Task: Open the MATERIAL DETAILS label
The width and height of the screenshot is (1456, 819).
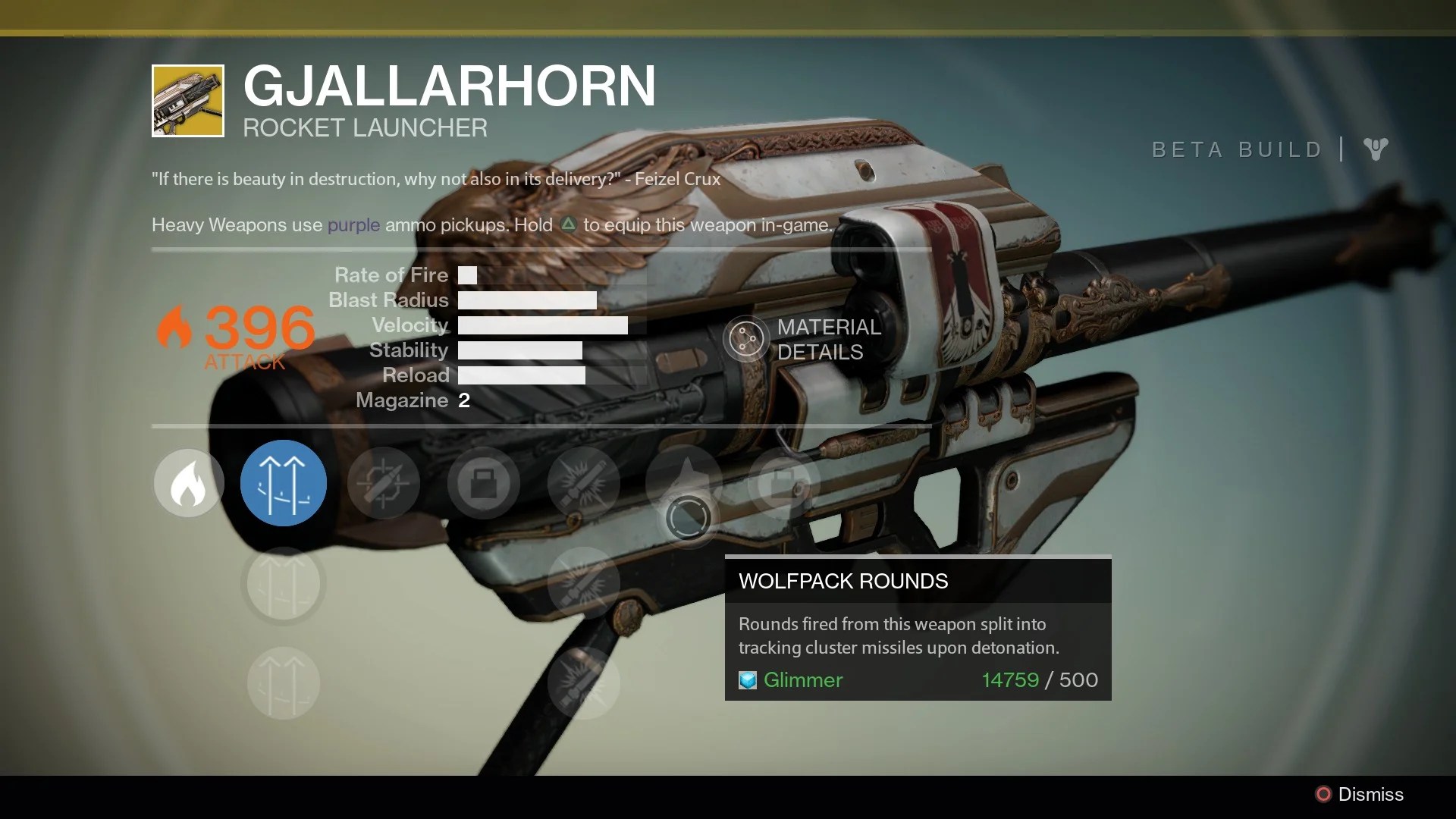Action: pos(828,339)
